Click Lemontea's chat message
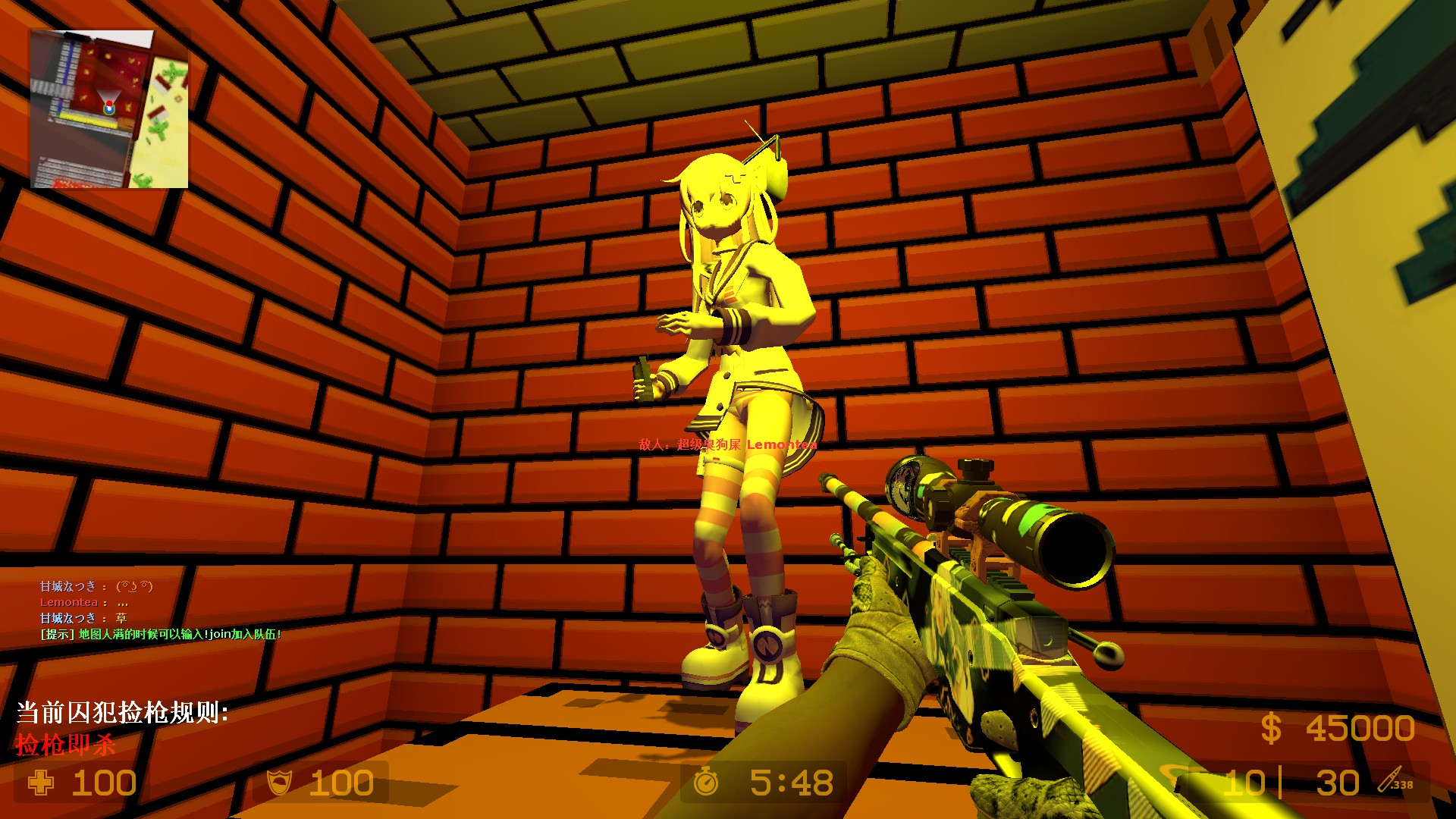 click(x=84, y=602)
